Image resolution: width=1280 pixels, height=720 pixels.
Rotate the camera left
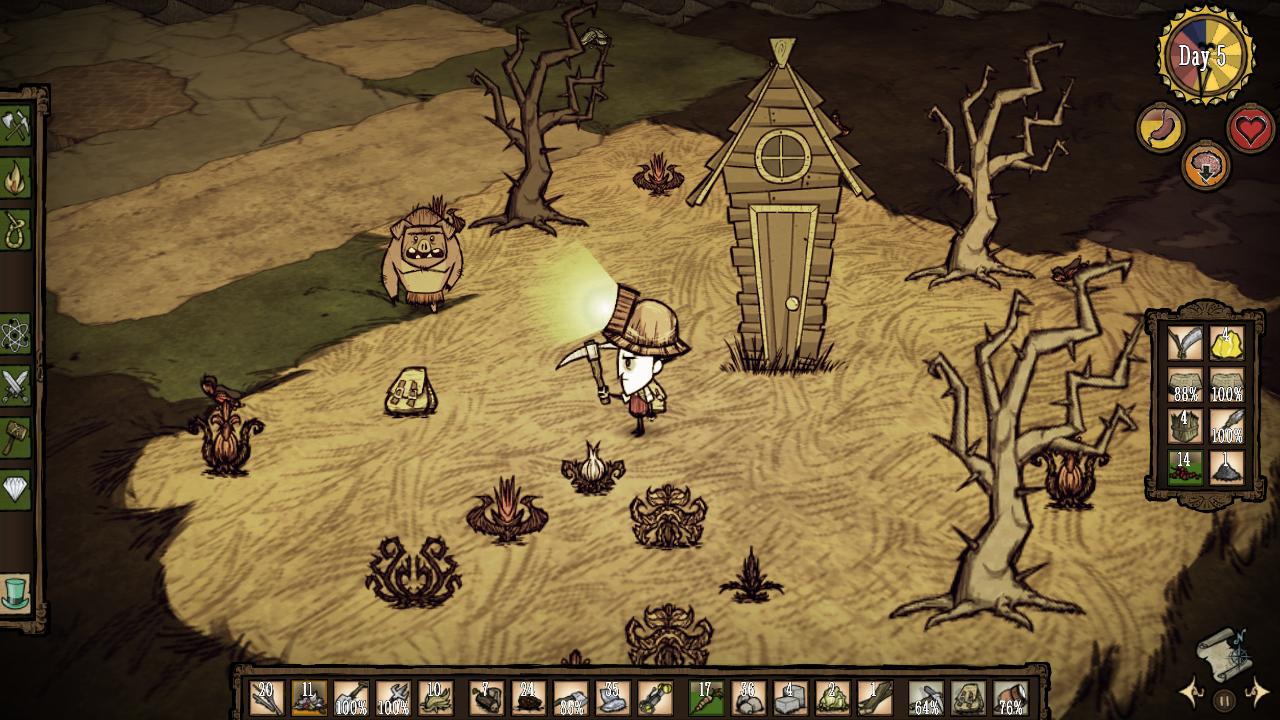pyautogui.click(x=1190, y=692)
